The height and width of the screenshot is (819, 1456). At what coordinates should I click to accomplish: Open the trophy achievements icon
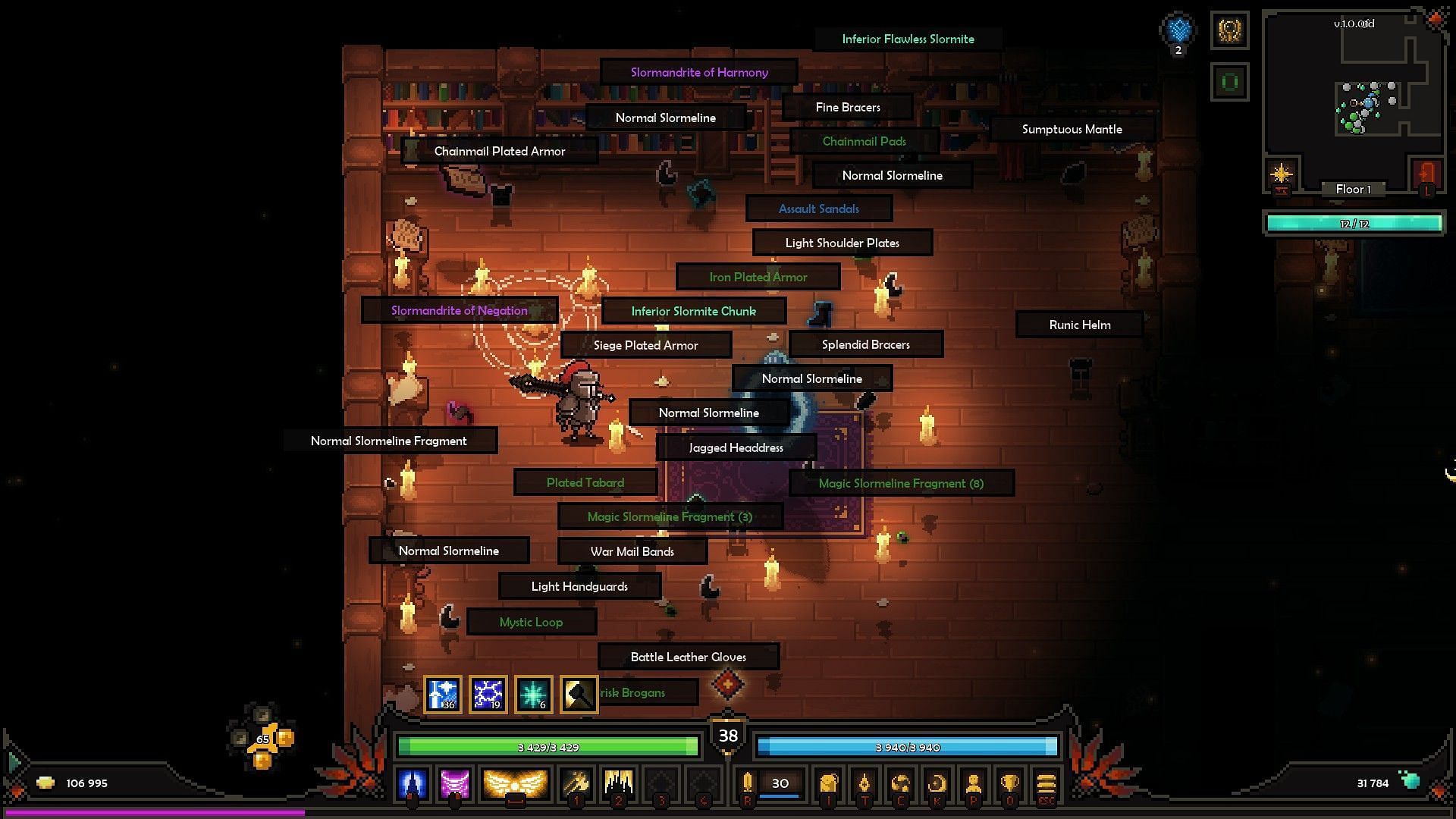1009,783
